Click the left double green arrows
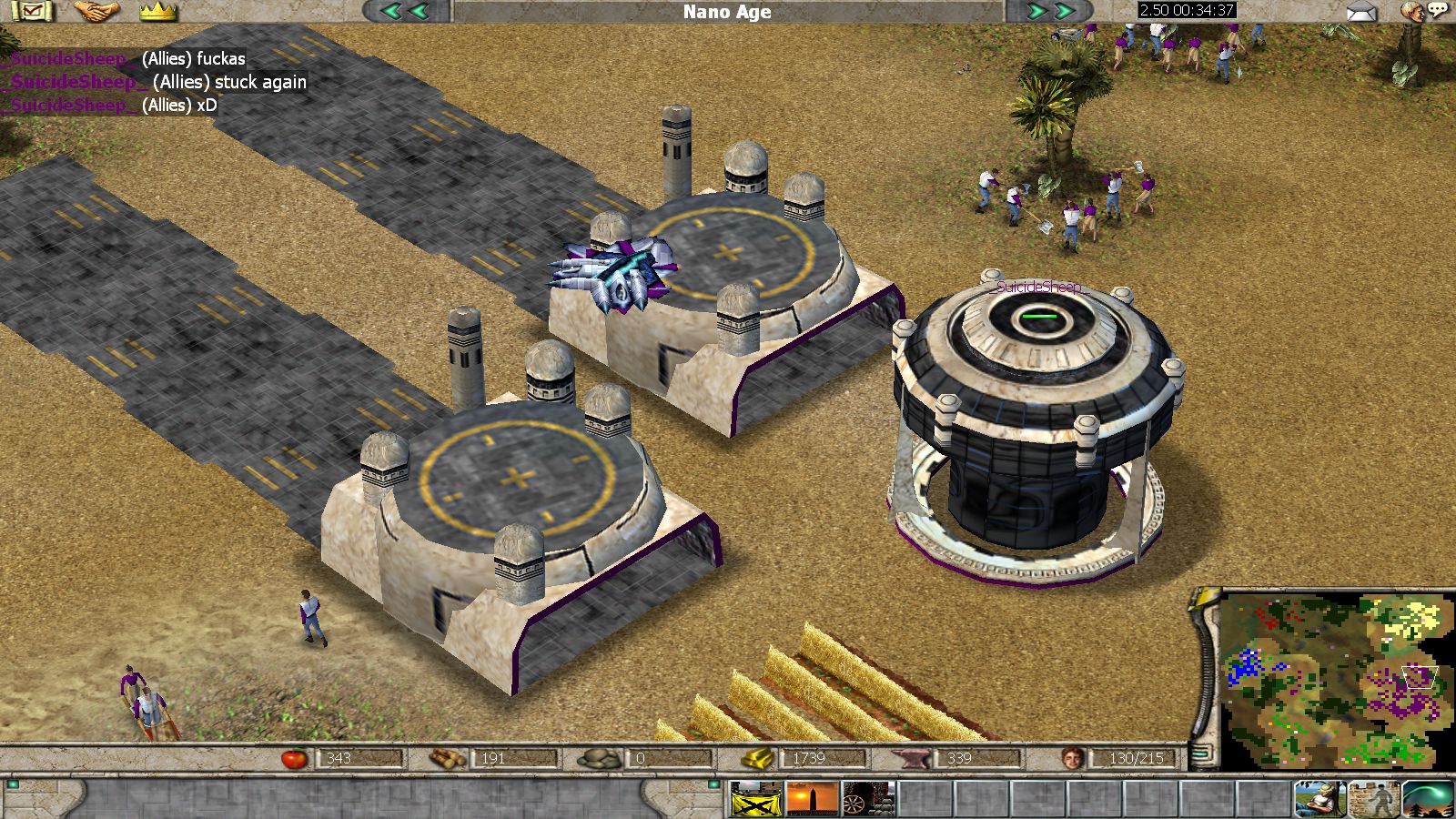This screenshot has width=1456, height=819. click(404, 11)
